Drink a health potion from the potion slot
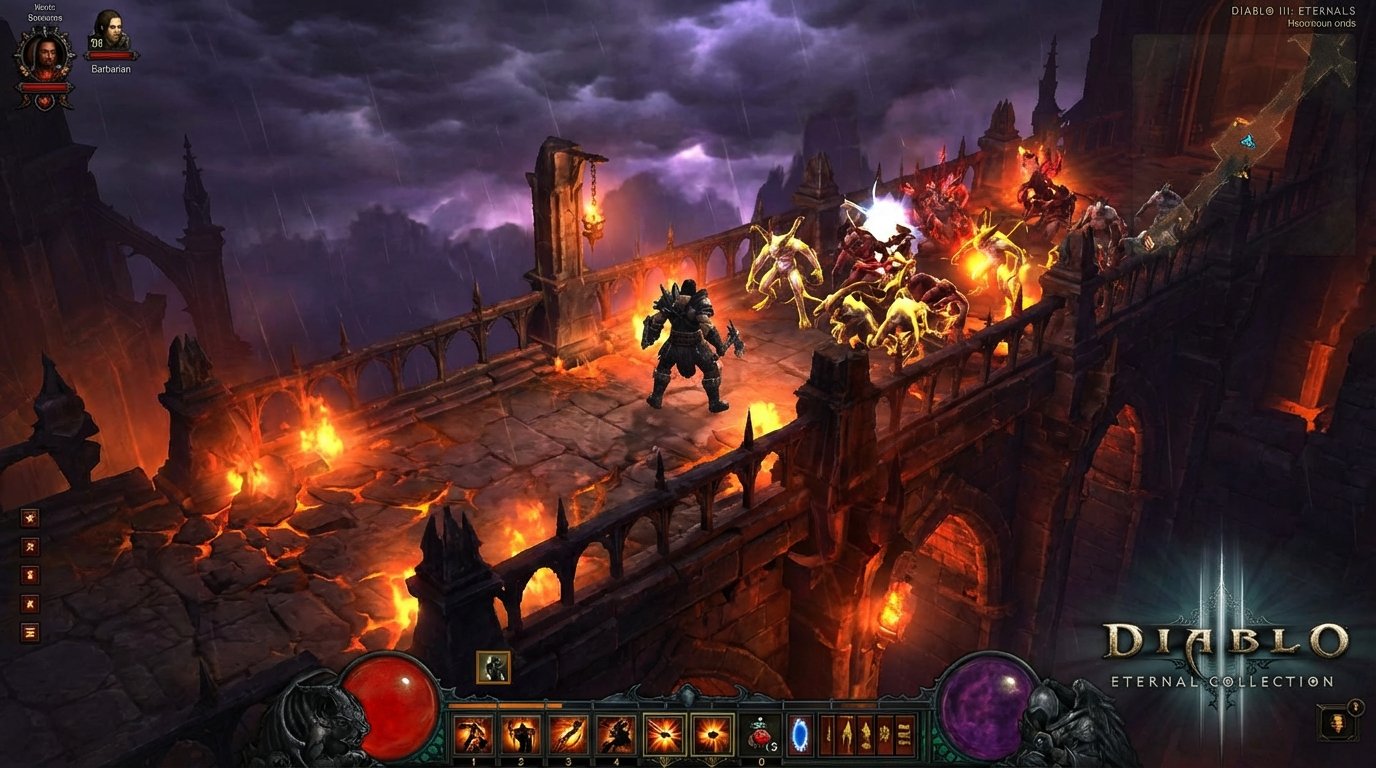This screenshot has width=1376, height=768. coord(761,734)
